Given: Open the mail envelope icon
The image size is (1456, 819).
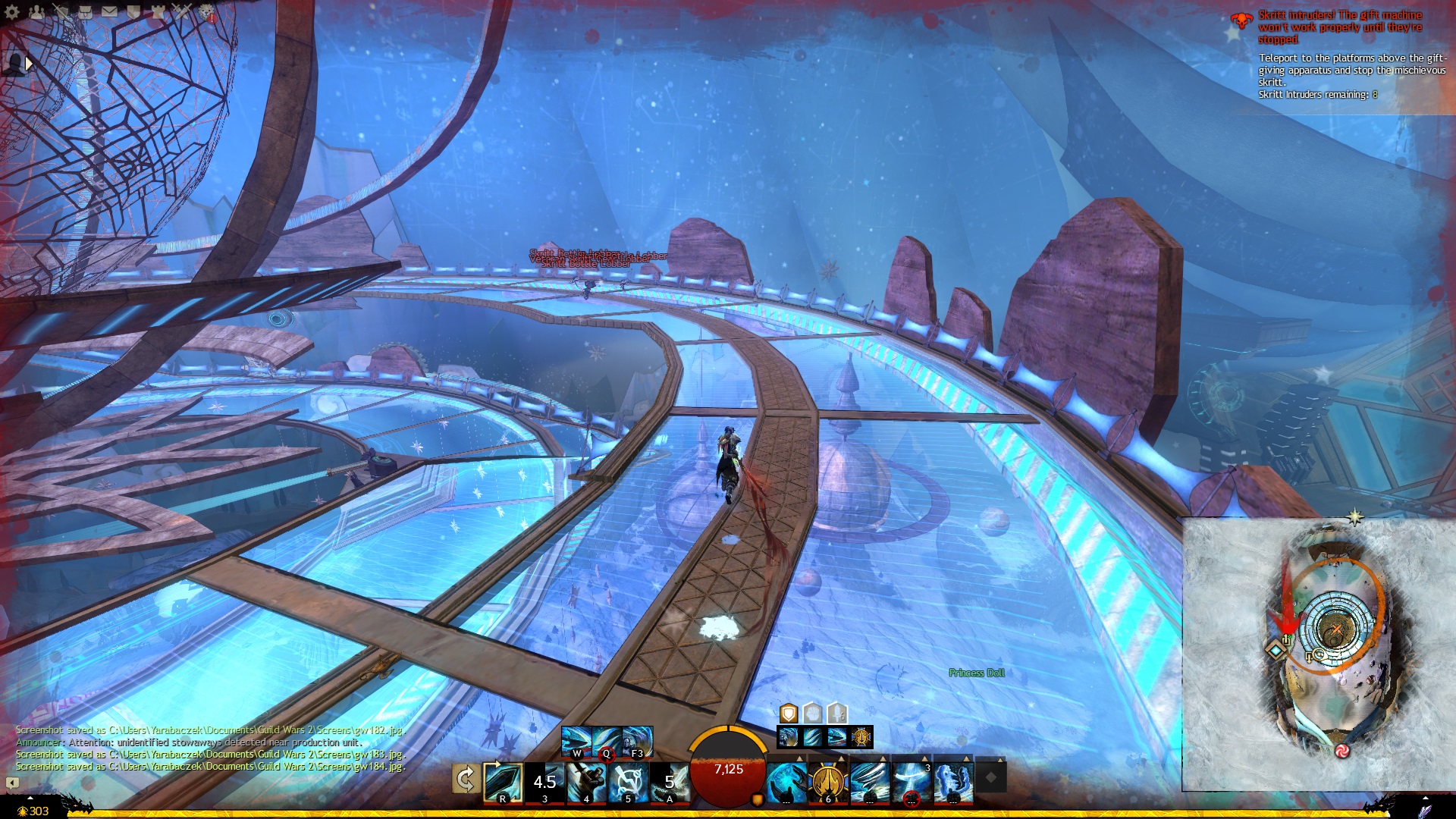Looking at the screenshot, I should pos(109,11).
